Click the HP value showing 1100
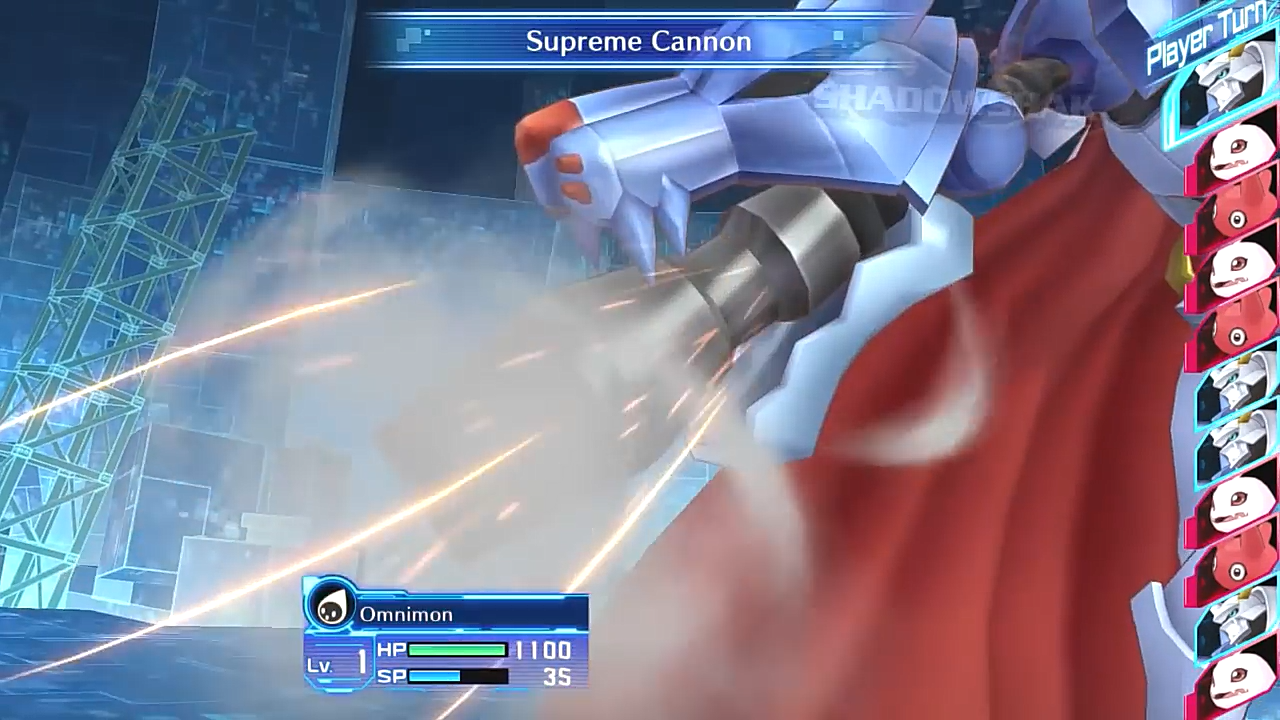Viewport: 1280px width, 720px height. 543,650
